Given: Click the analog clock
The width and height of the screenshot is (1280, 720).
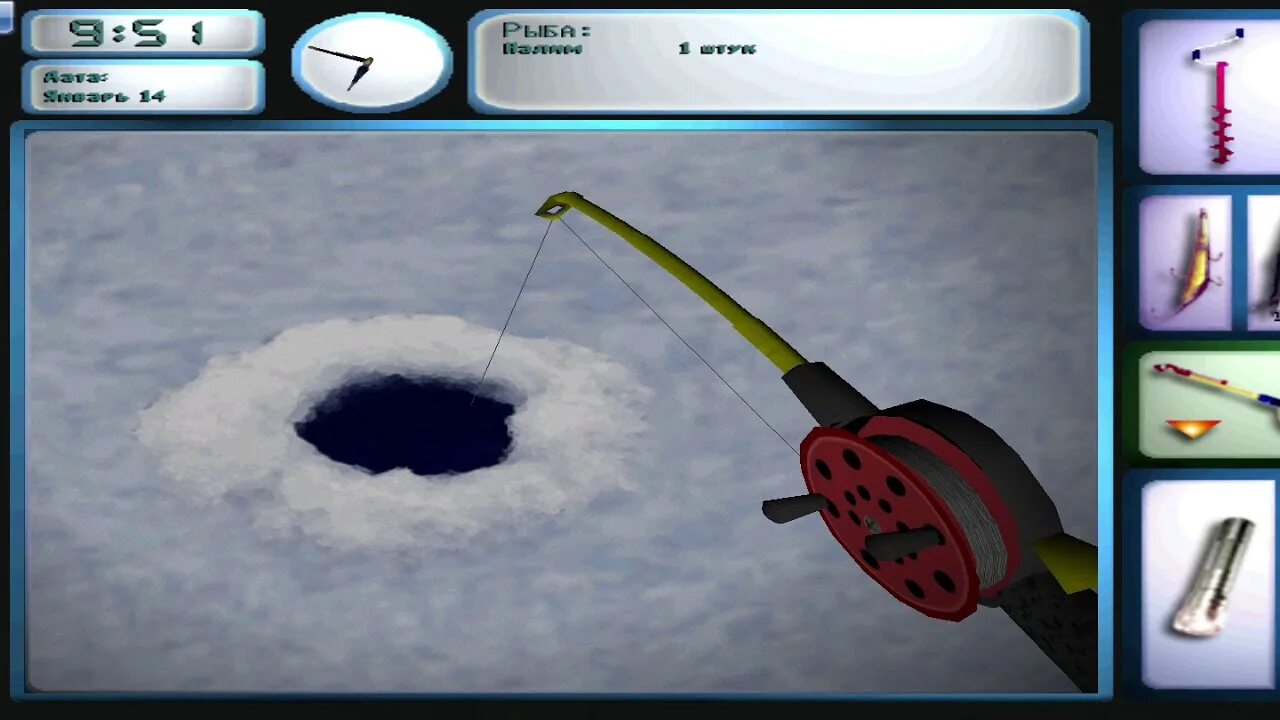Looking at the screenshot, I should pyautogui.click(x=371, y=62).
